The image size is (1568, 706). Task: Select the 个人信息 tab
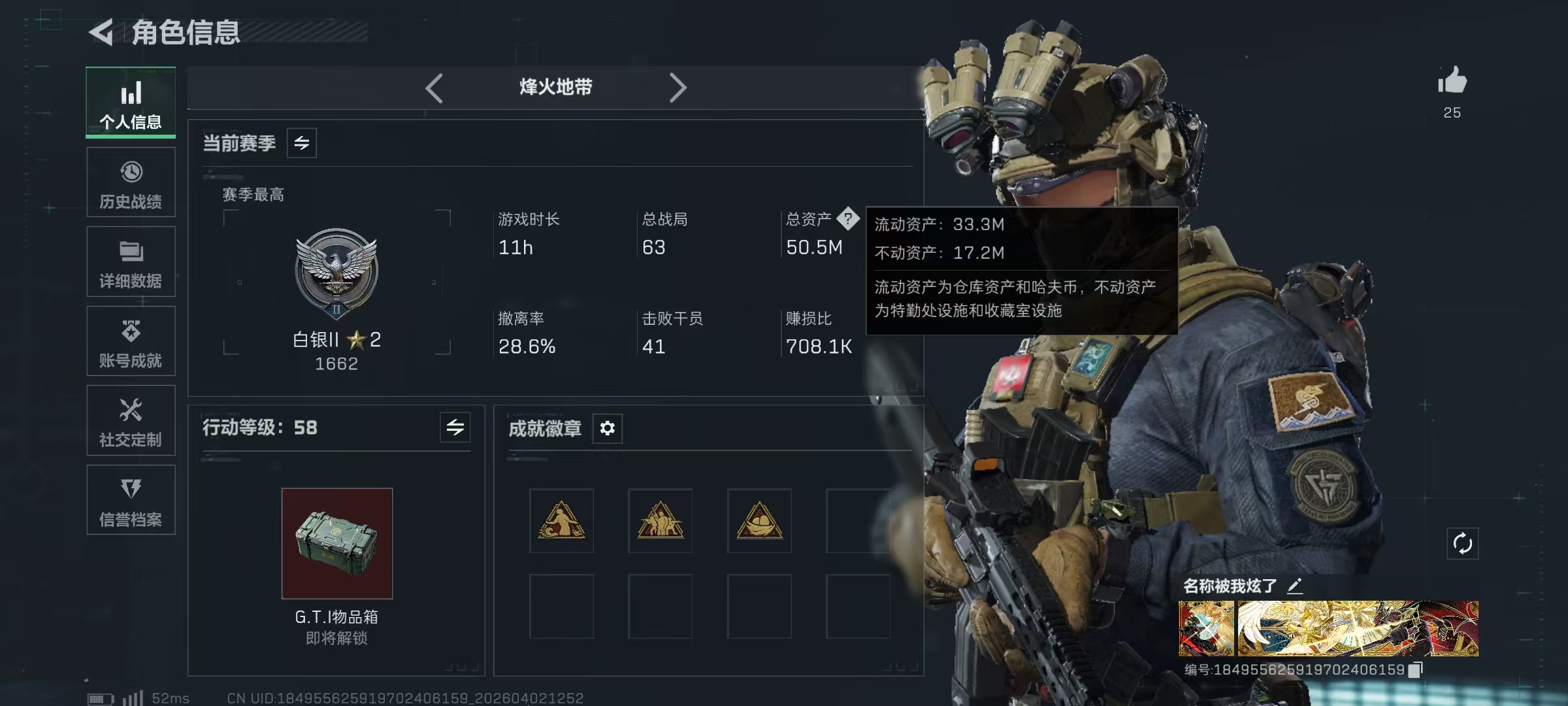[x=131, y=103]
